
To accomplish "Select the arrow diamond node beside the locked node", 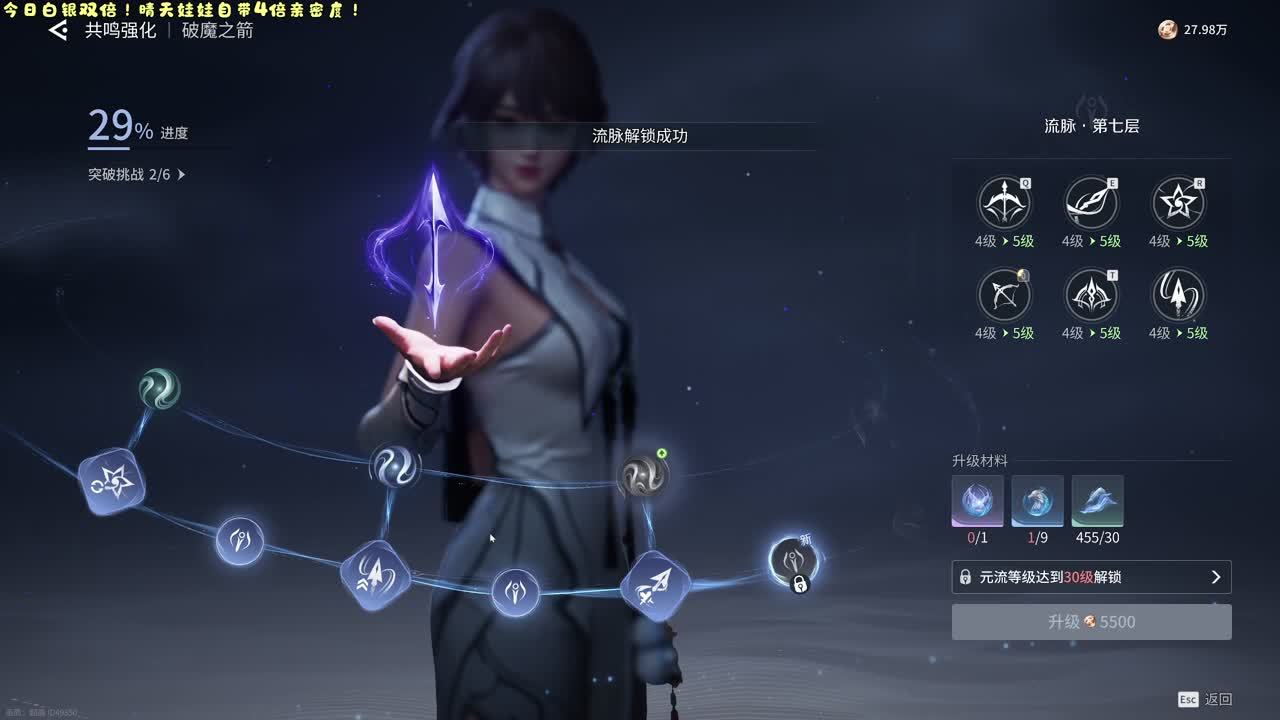I will (655, 585).
